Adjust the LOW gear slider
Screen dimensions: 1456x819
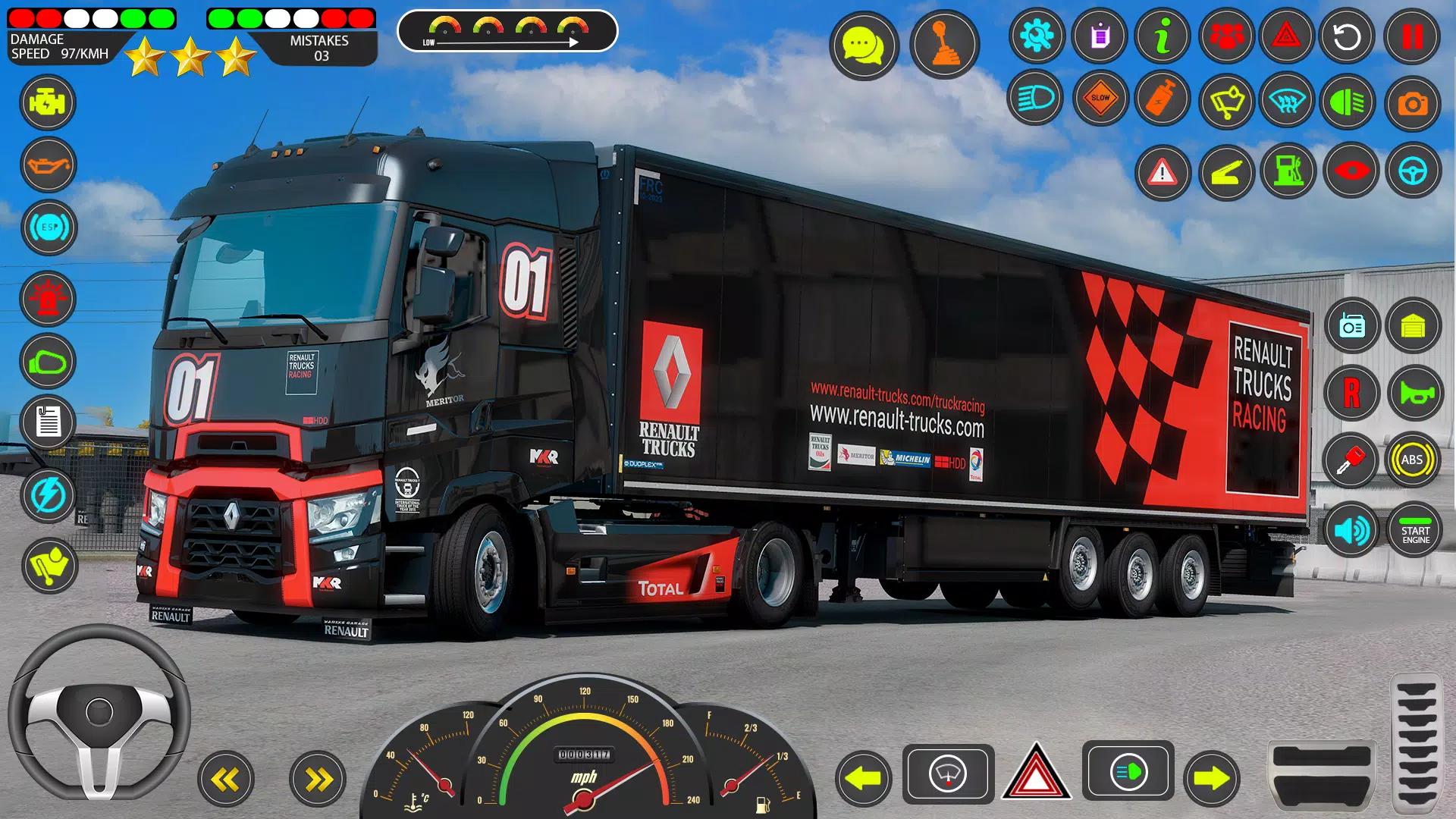(507, 42)
